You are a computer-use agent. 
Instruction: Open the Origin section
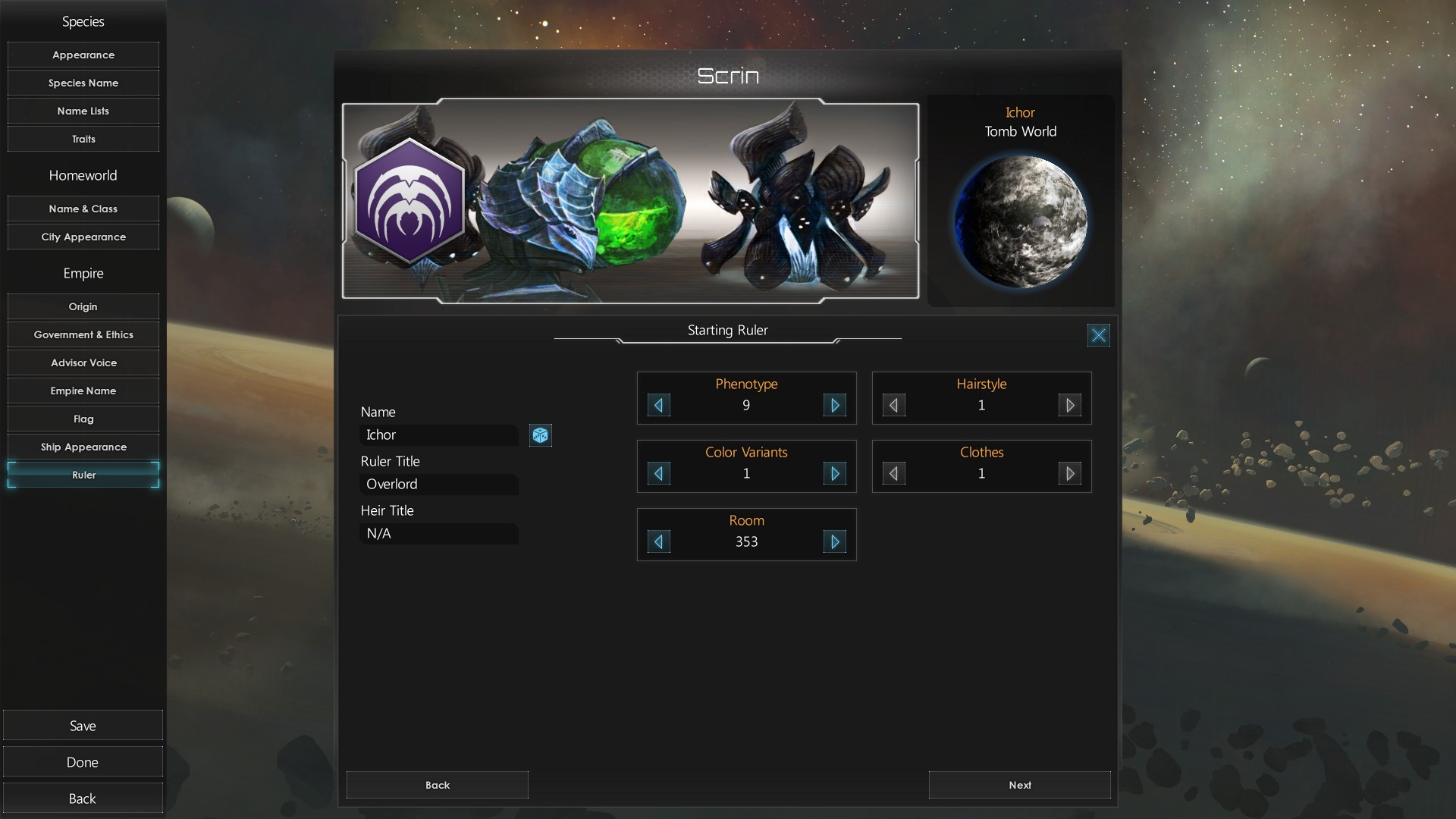(x=83, y=306)
